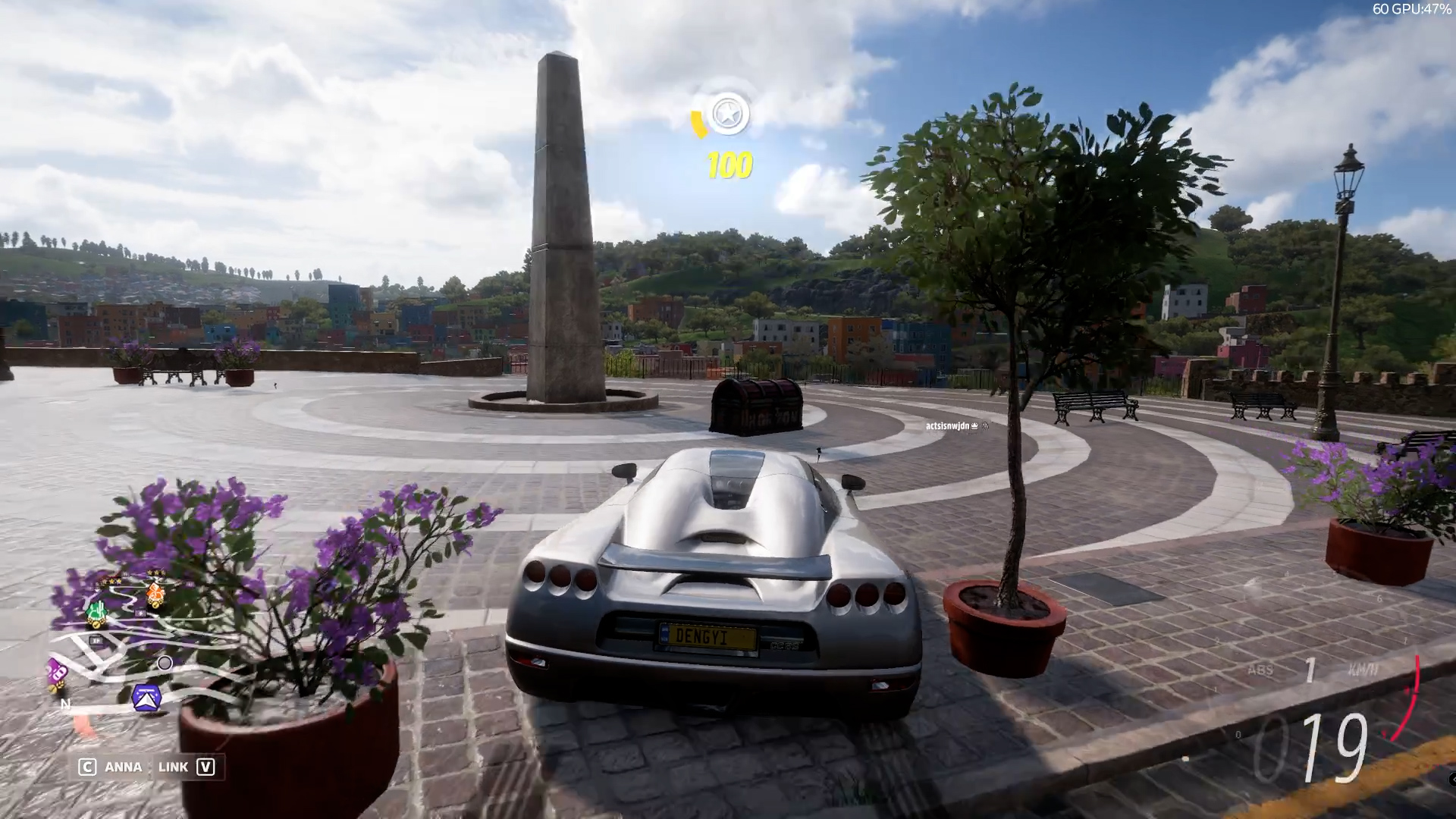Screen dimensions: 1456x819
Task: Select the orange event marker on minimap
Action: [x=155, y=595]
